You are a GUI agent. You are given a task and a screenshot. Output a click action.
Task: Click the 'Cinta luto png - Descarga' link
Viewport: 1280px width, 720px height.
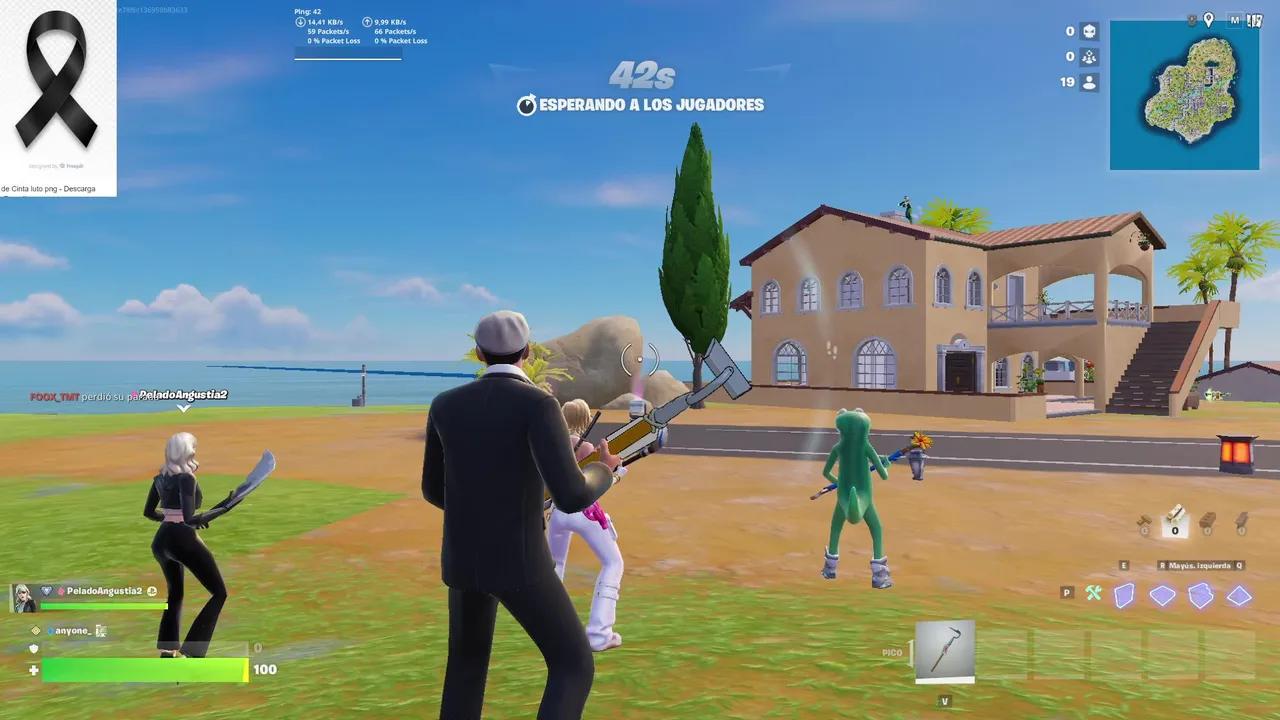(48, 187)
